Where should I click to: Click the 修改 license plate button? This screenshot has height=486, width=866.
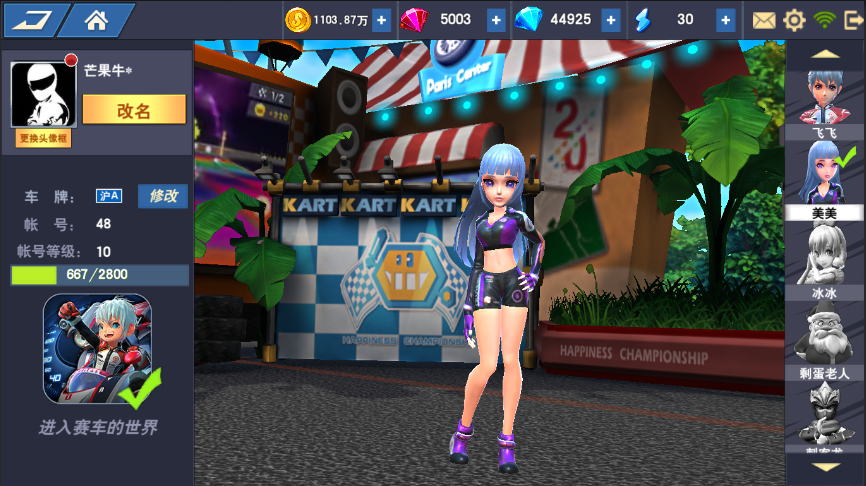(x=162, y=196)
